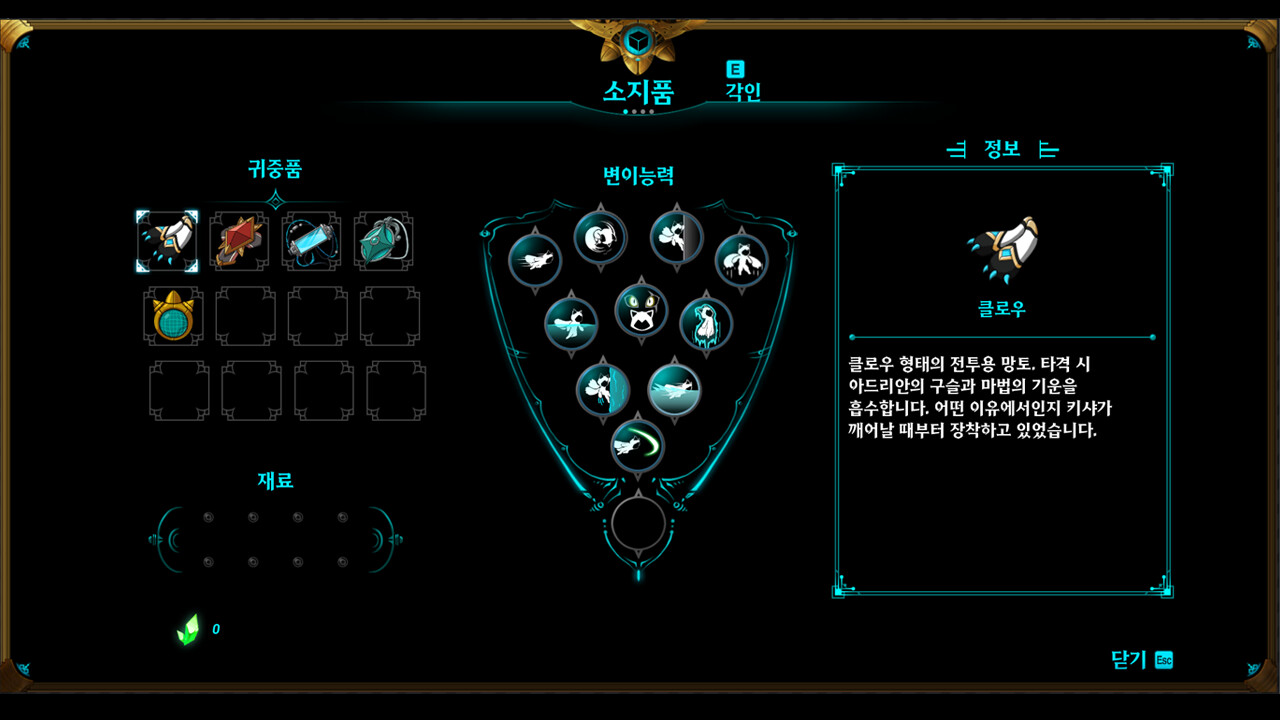Screen dimensions: 1280x720
Task: Open the 소지품 tab header
Action: [640, 88]
